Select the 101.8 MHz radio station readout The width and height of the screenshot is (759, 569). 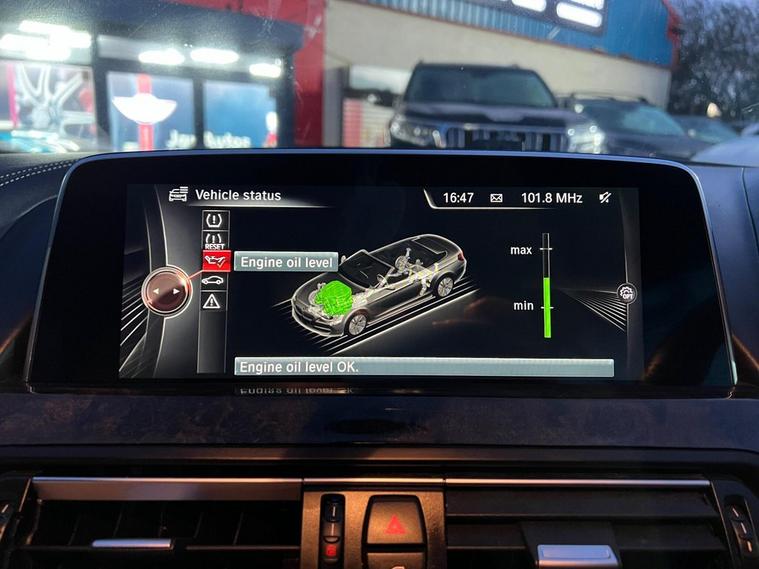pyautogui.click(x=551, y=198)
